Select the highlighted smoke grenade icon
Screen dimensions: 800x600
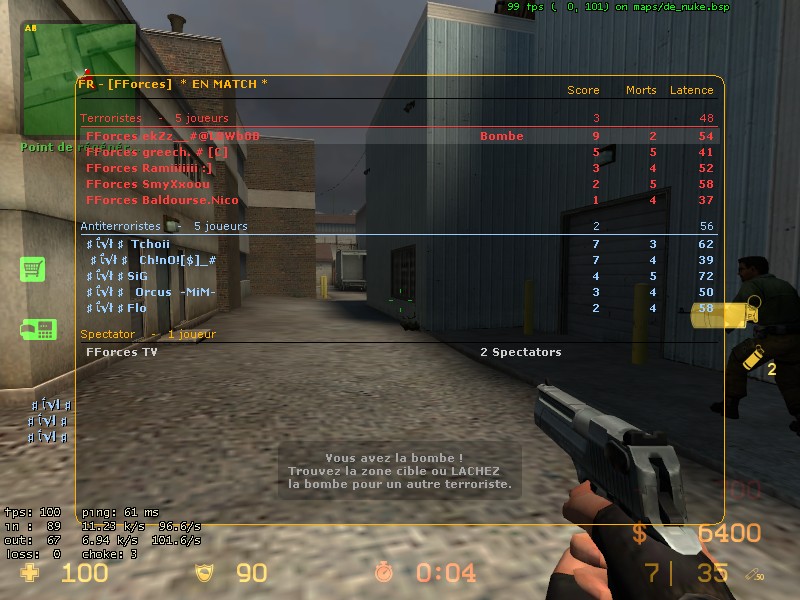click(x=724, y=315)
